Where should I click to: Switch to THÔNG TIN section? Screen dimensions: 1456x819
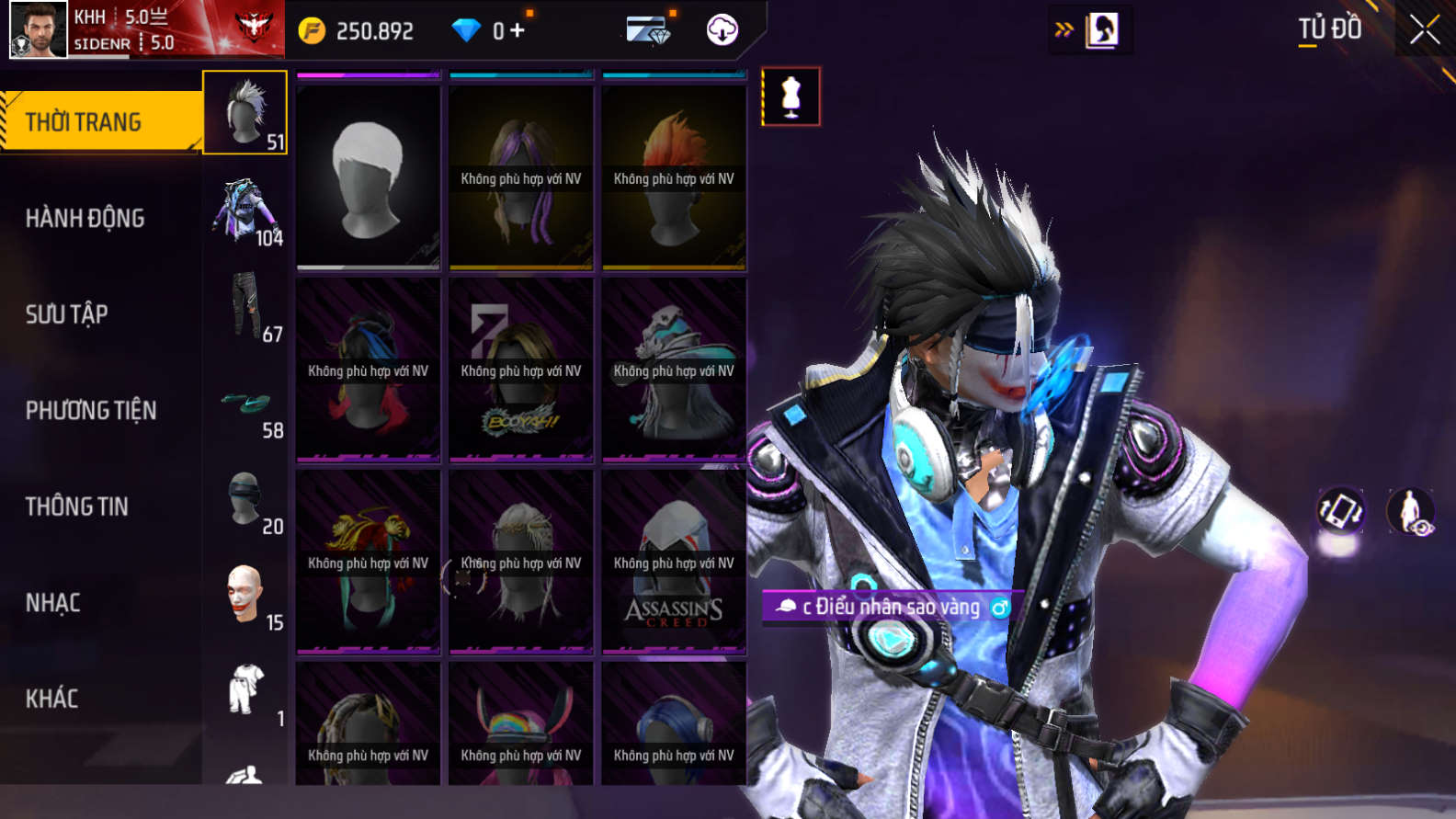coord(77,506)
